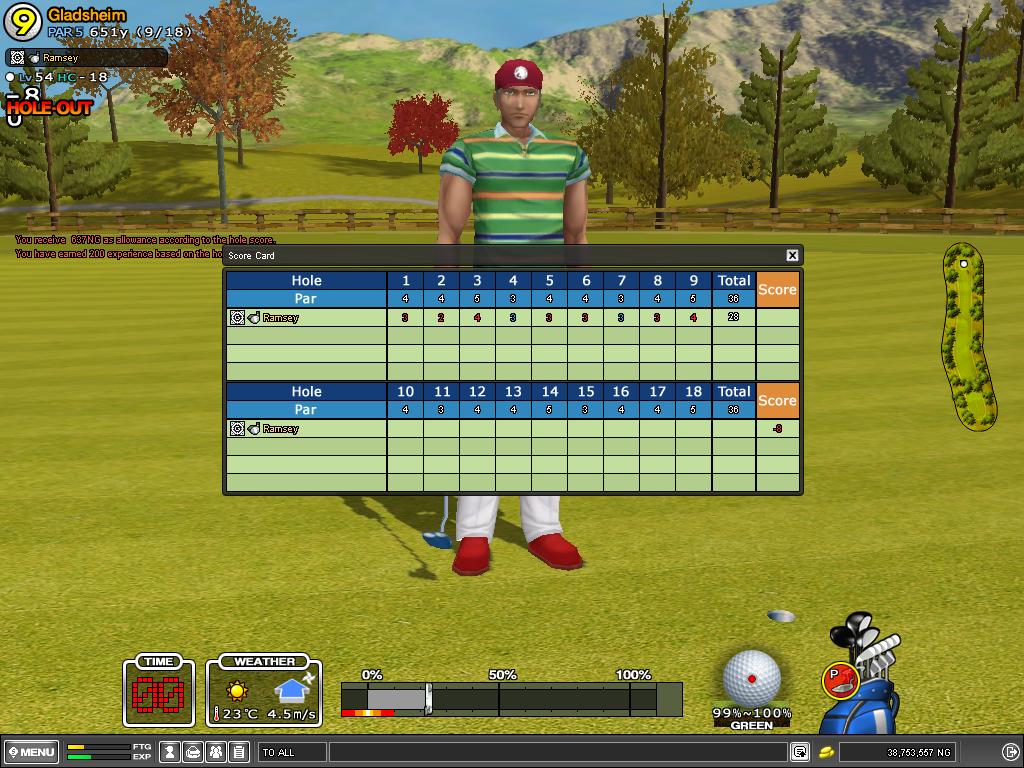Close the Score Card window
Screen dimensions: 1024x768
click(x=792, y=256)
